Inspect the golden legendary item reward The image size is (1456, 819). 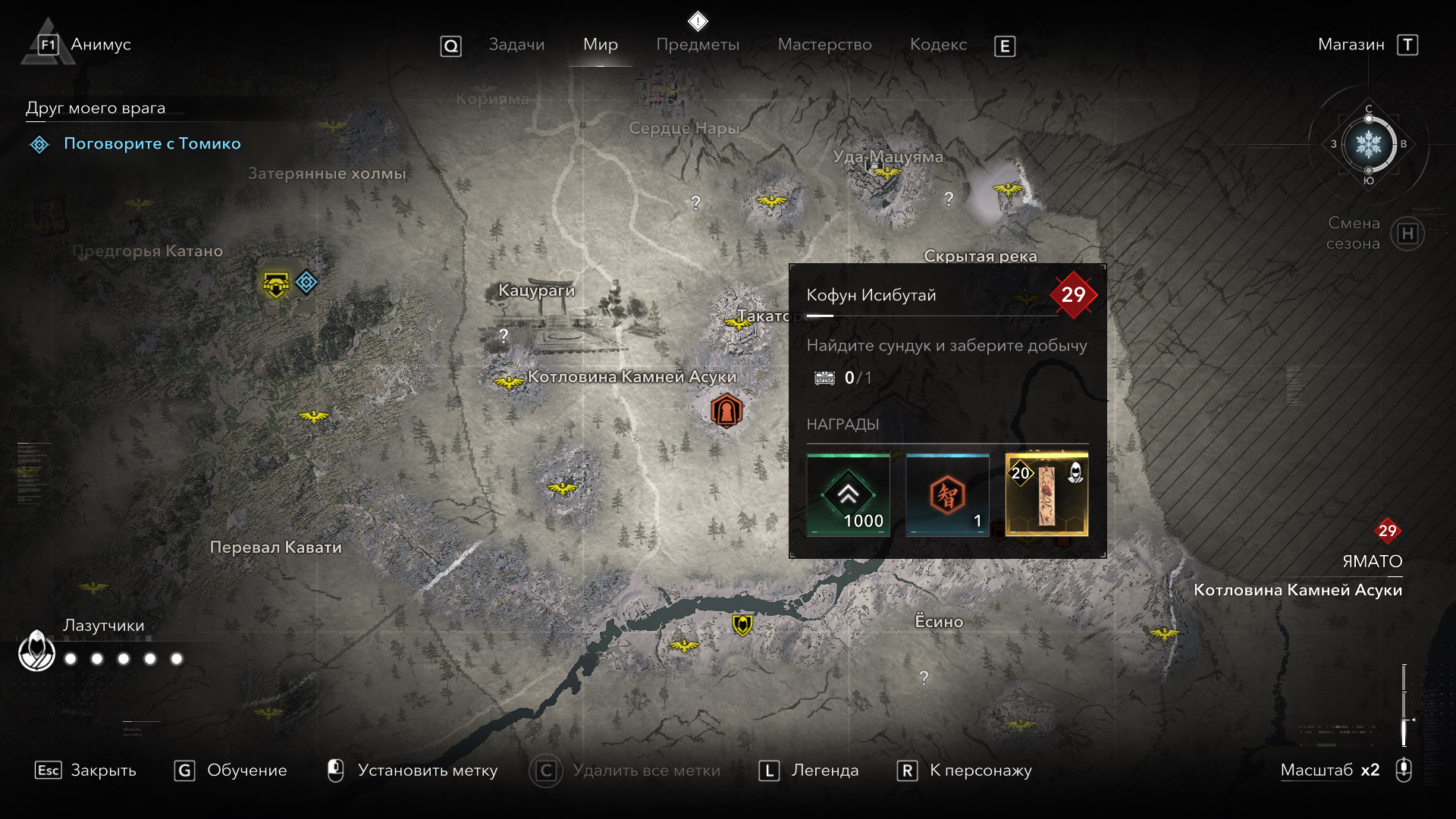[1046, 495]
